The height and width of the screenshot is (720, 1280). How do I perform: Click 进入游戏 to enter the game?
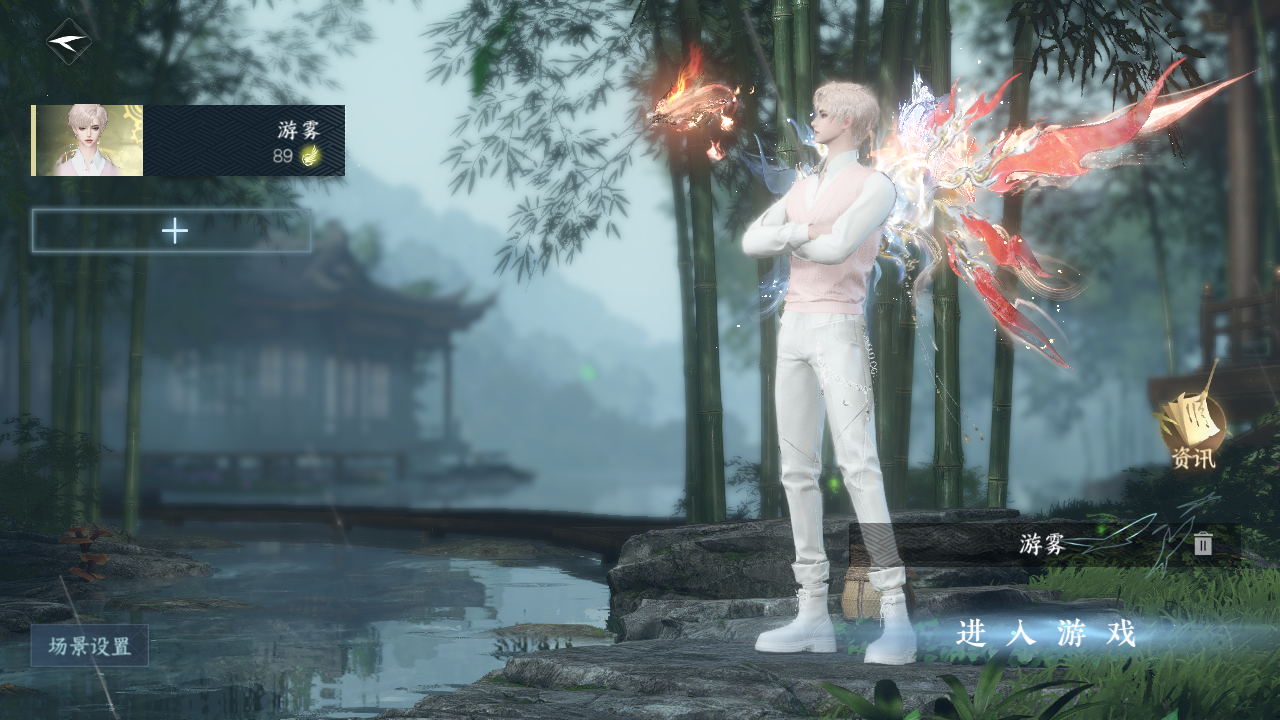pos(1046,634)
